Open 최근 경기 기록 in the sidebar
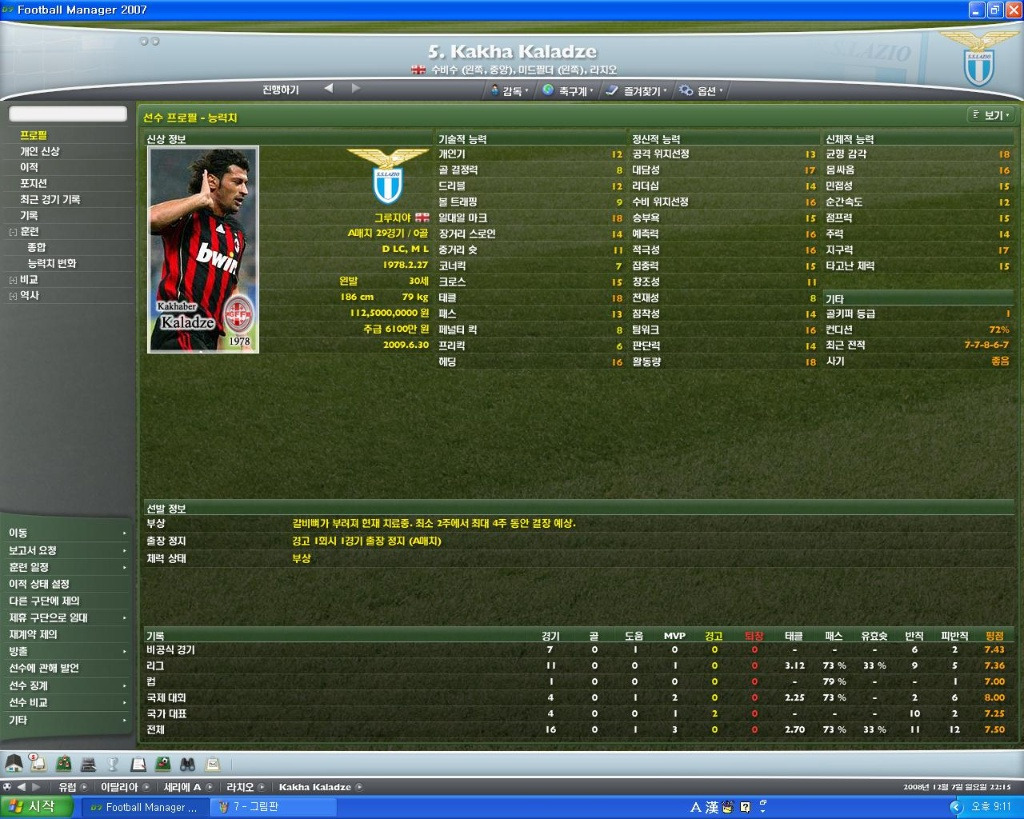Viewport: 1024px width, 819px height. pyautogui.click(x=50, y=199)
